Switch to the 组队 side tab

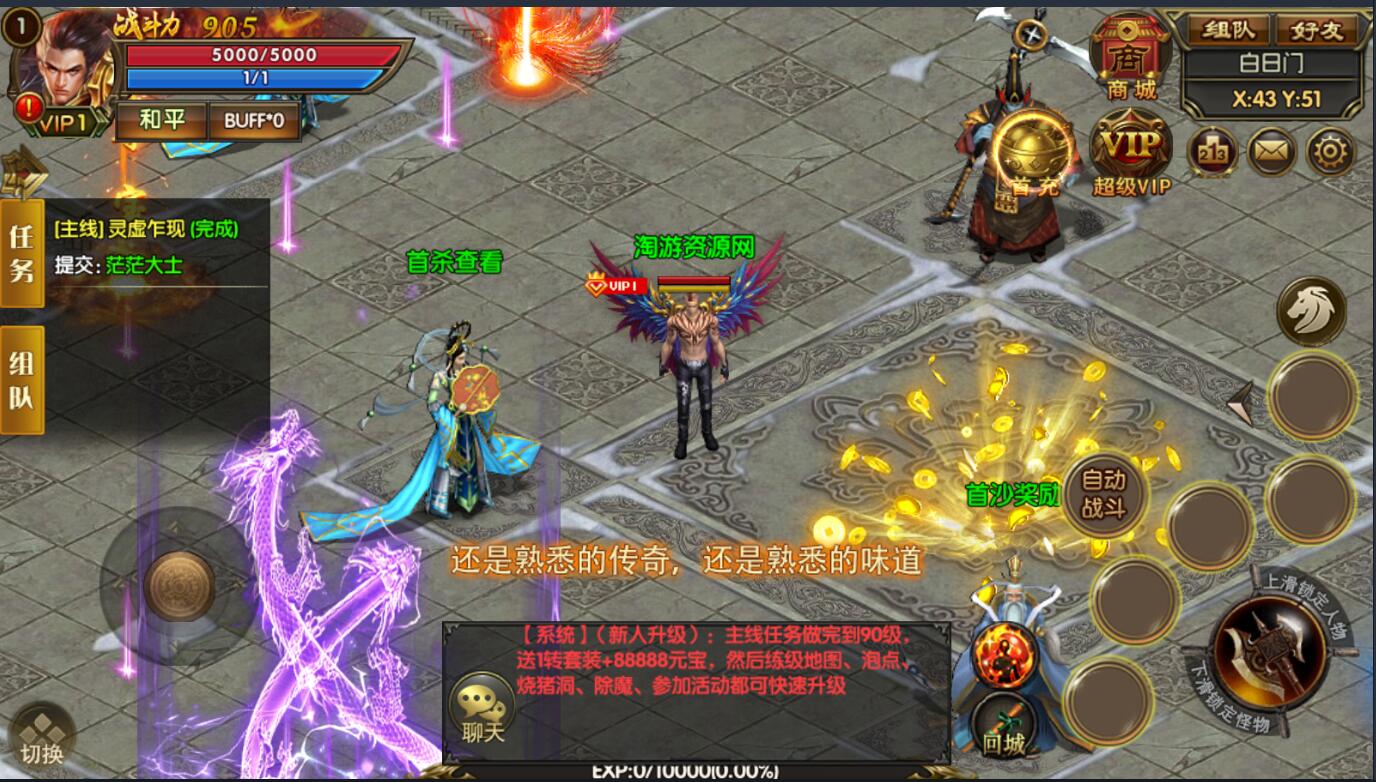point(22,380)
